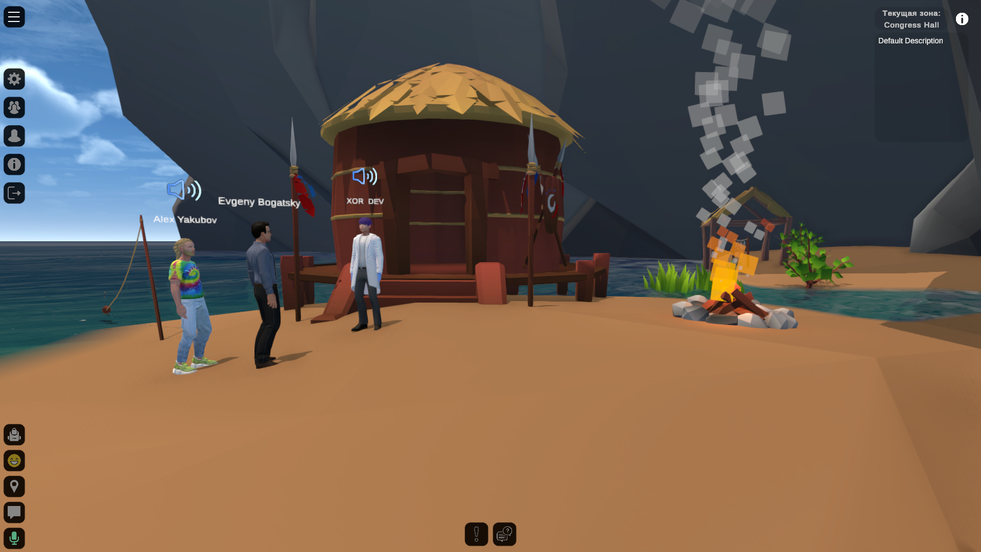Open the hamburger main menu
The width and height of the screenshot is (981, 552).
(14, 17)
